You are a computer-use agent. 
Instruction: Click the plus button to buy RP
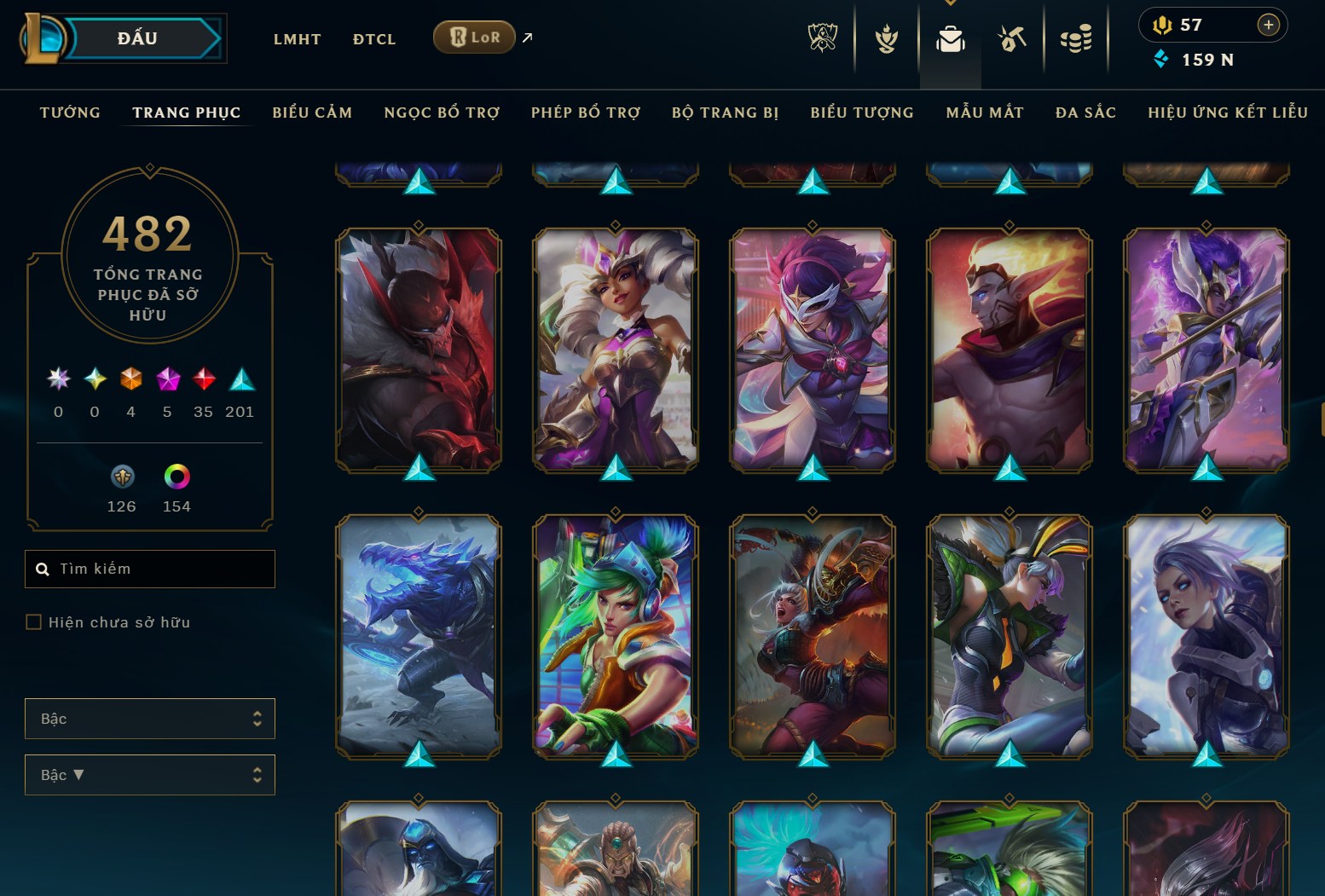click(x=1269, y=25)
